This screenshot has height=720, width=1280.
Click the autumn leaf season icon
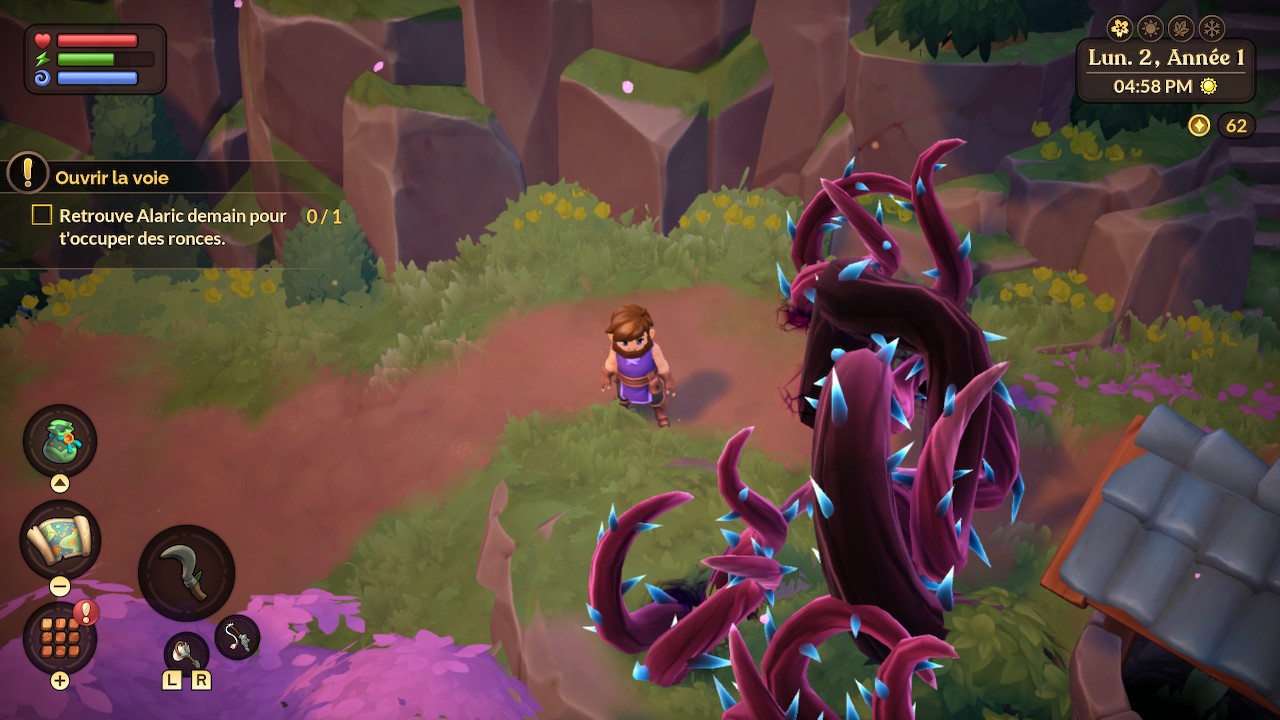pos(1181,27)
